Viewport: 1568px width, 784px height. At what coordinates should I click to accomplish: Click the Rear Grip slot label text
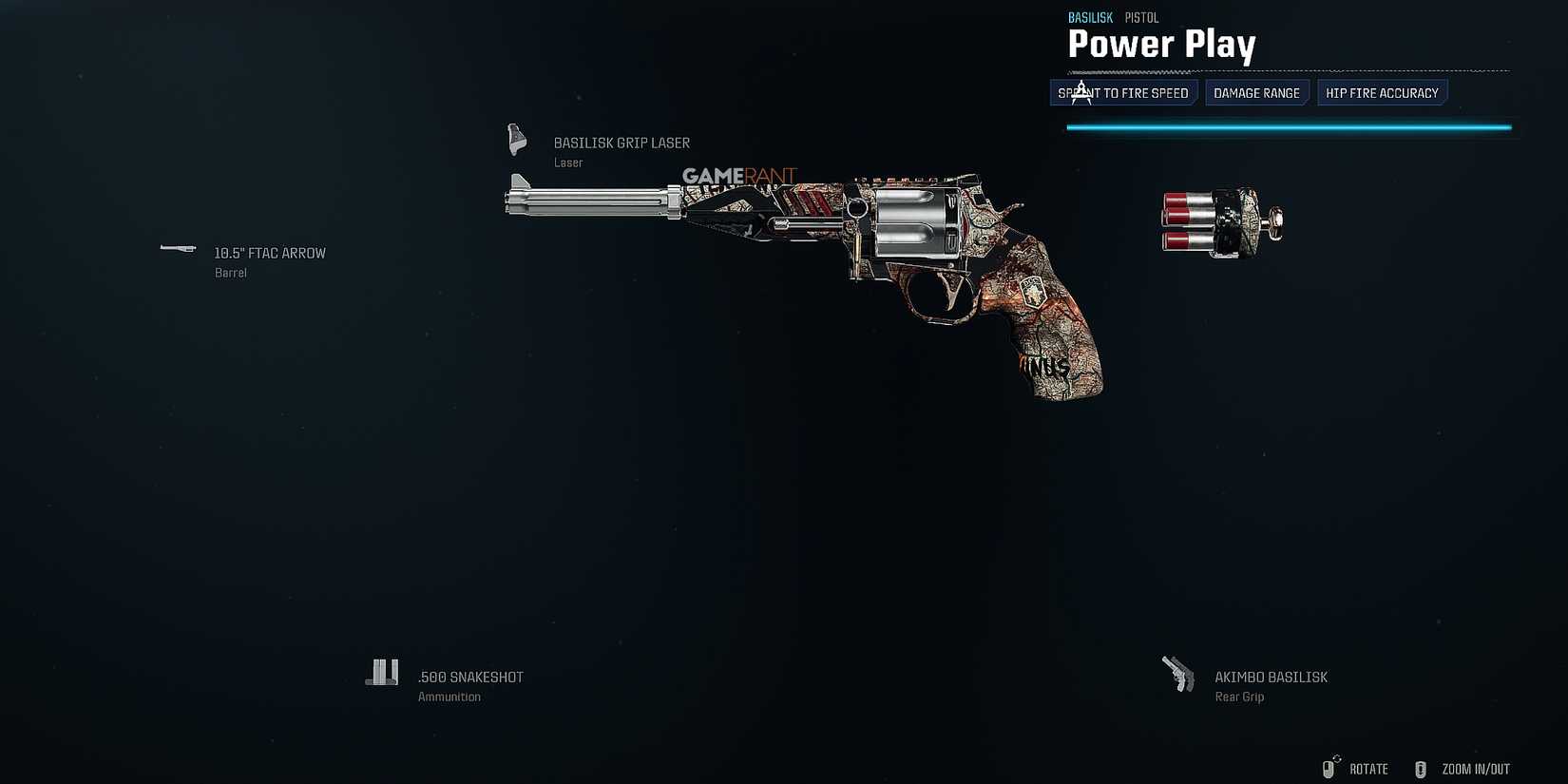tap(1238, 696)
